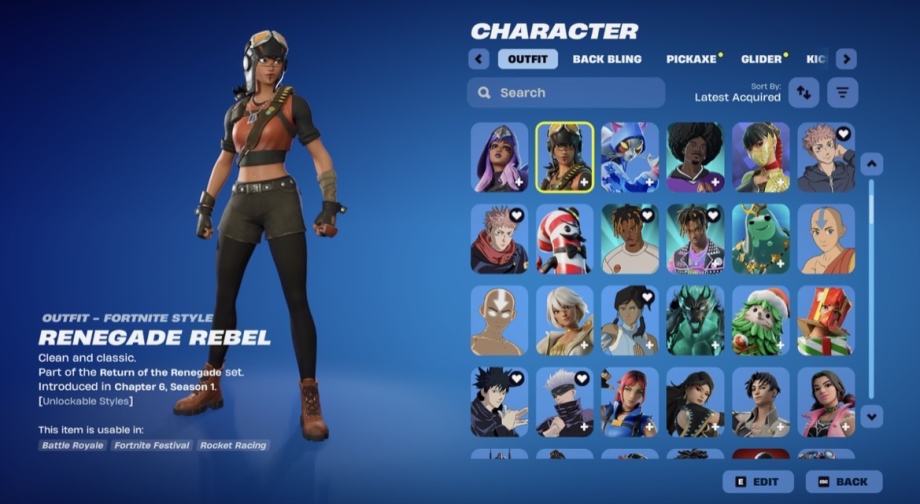Choose the candy cane outfit
The height and width of the screenshot is (504, 920).
click(565, 239)
